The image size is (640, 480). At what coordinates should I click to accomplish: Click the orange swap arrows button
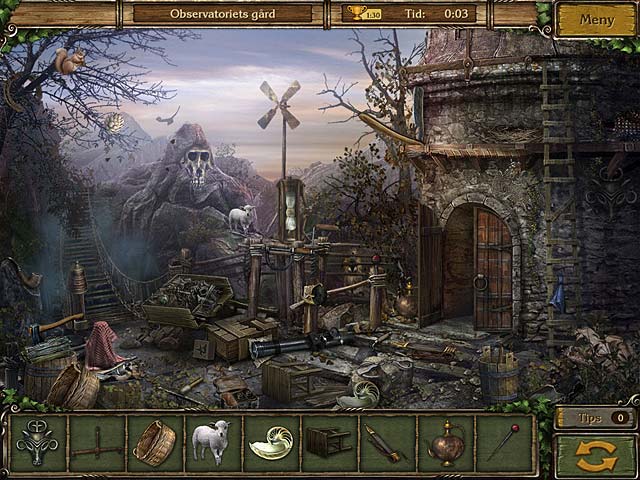click(x=596, y=455)
